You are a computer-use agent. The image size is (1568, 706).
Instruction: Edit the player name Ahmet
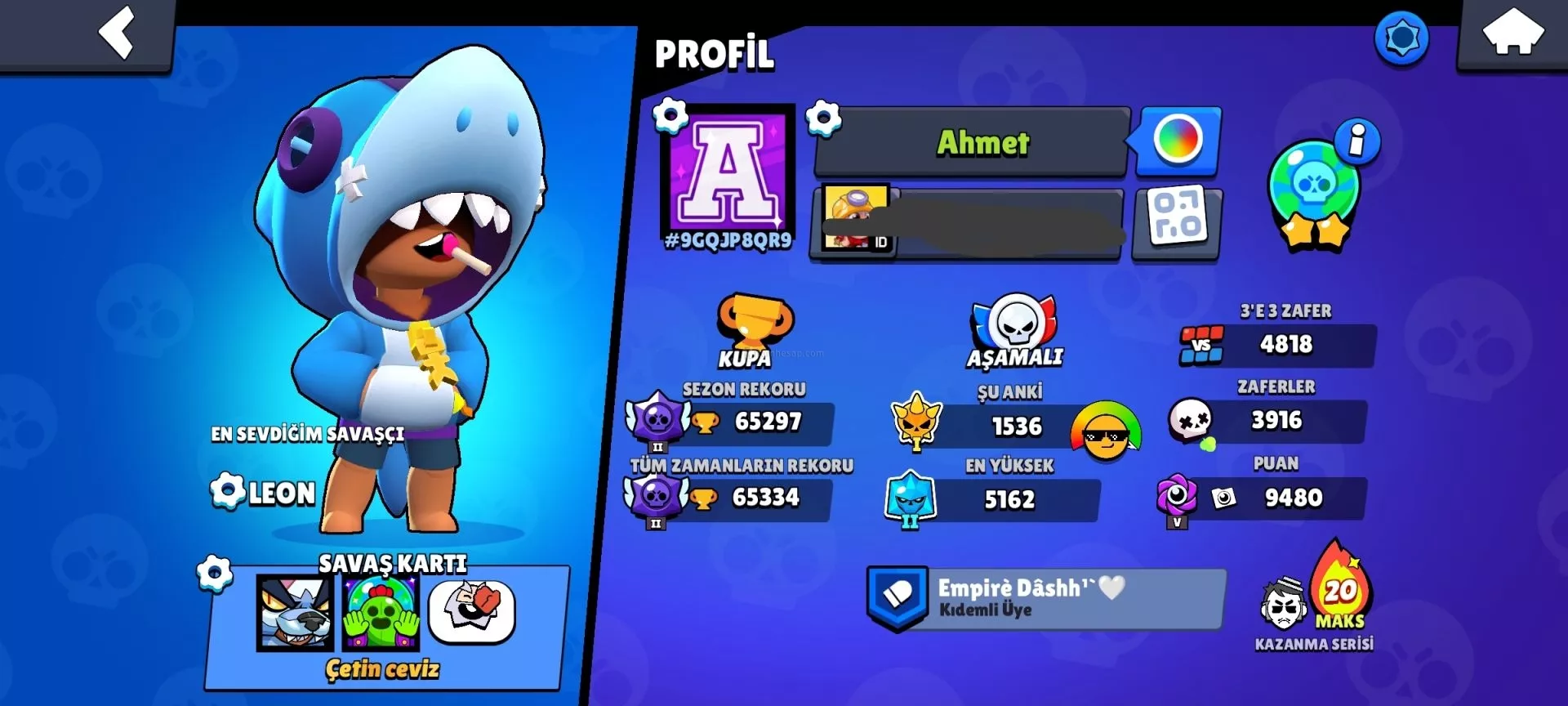click(973, 143)
